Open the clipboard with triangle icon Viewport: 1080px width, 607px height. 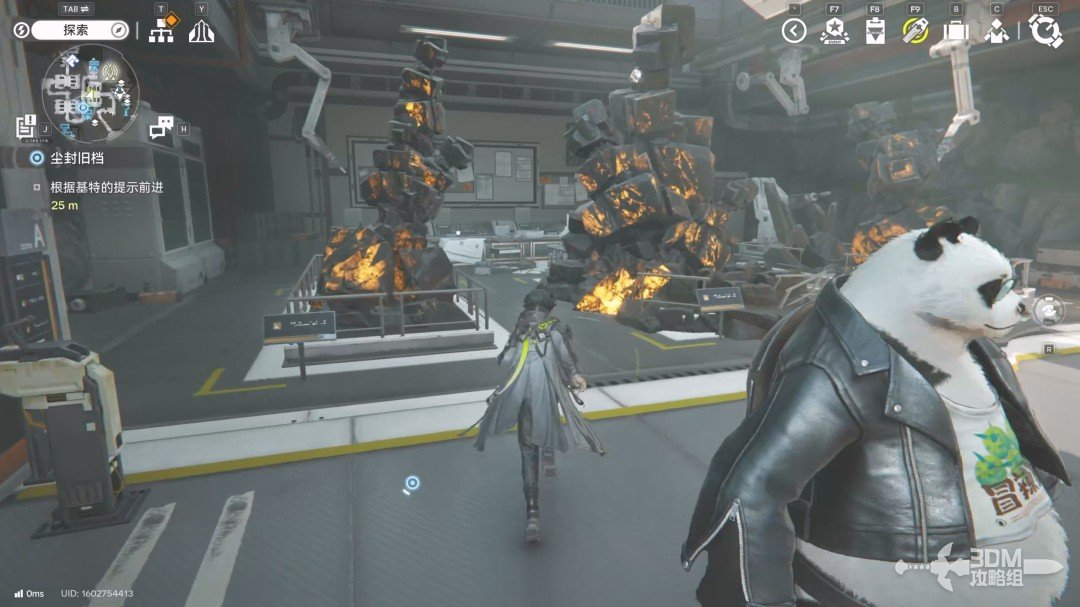coord(875,31)
